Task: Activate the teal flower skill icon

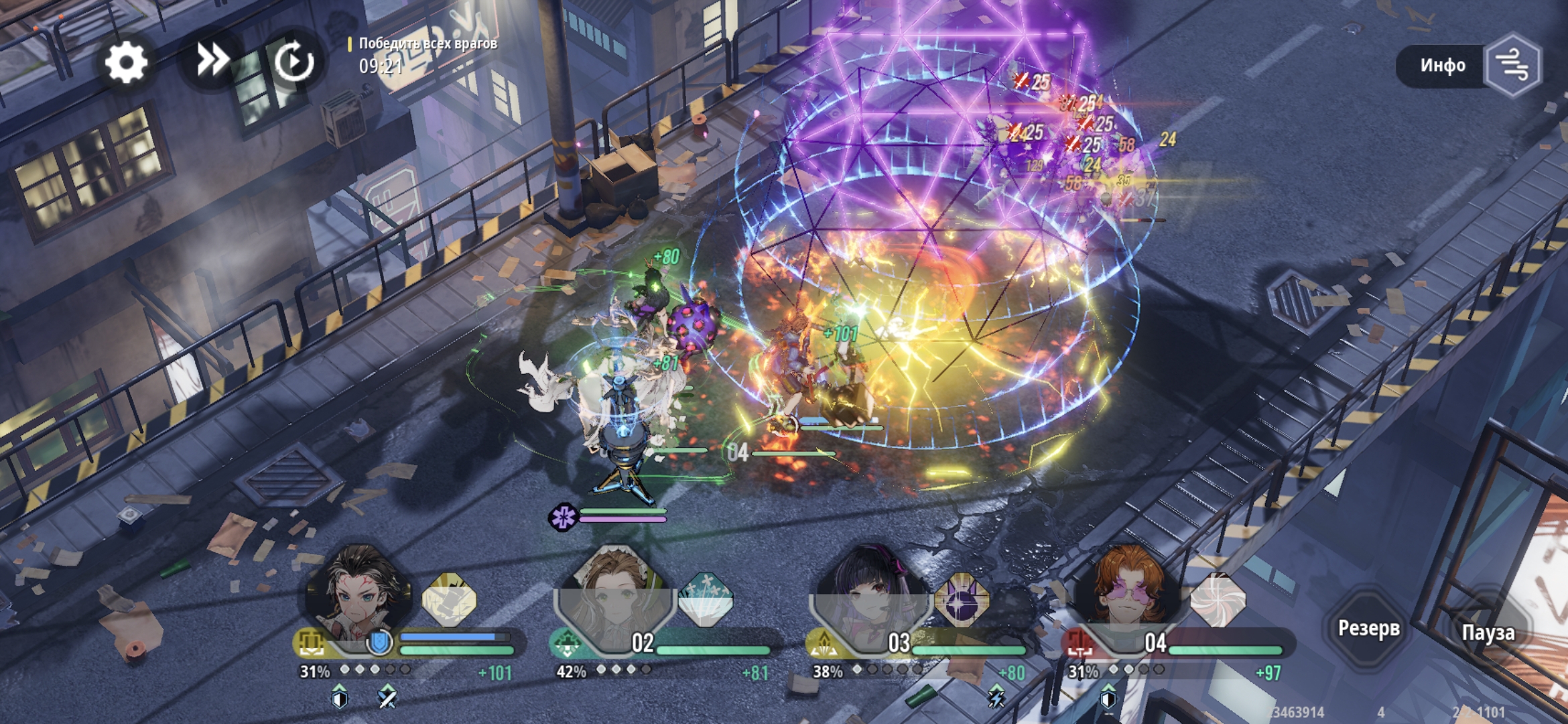Action: click(x=706, y=599)
